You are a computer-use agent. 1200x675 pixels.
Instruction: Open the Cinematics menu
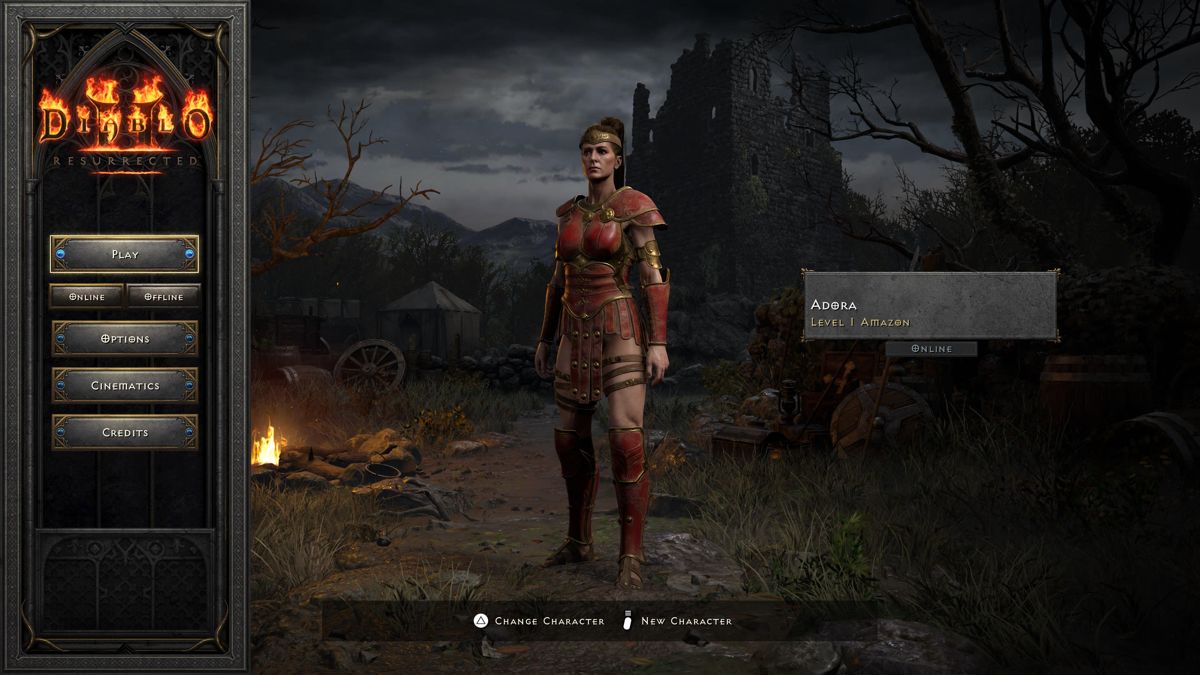coord(125,386)
